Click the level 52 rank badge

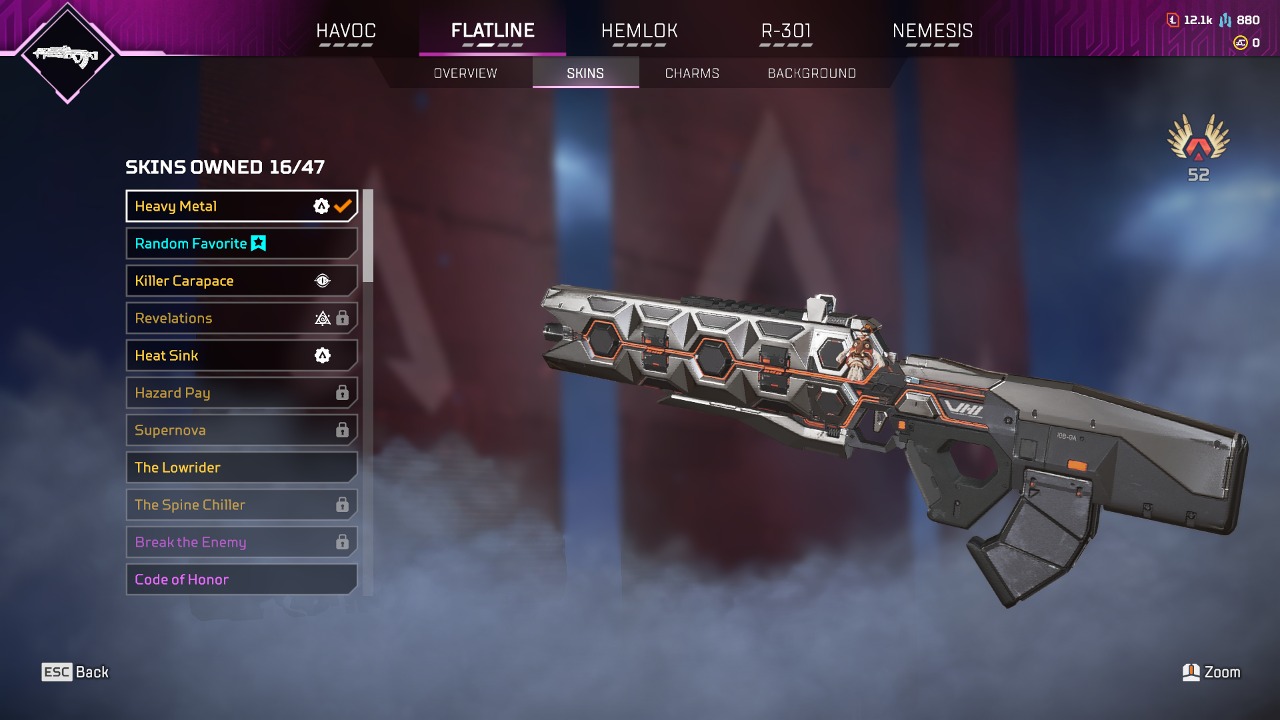1197,148
